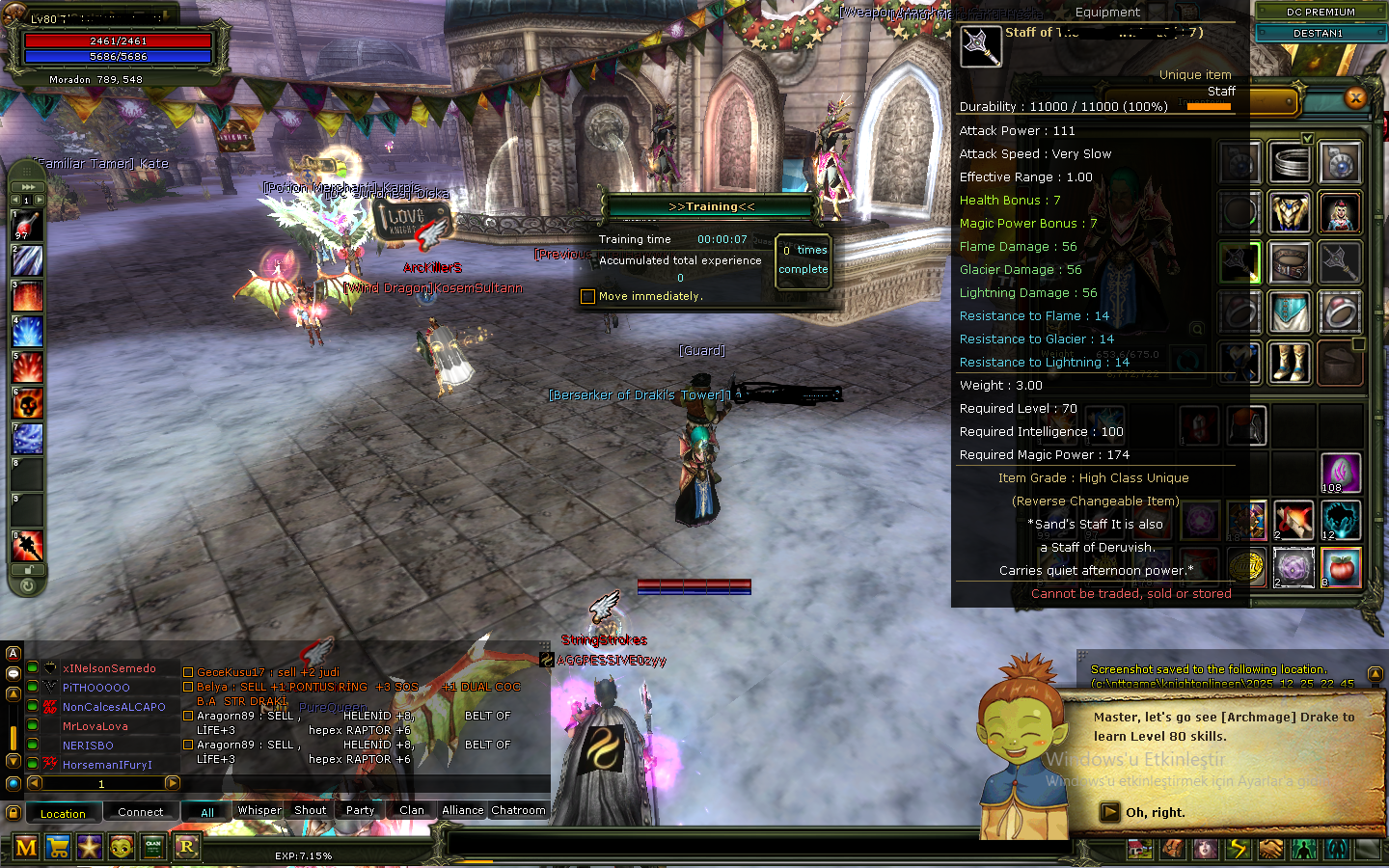
Task: Open the Clan notice board icon
Action: [x=153, y=847]
